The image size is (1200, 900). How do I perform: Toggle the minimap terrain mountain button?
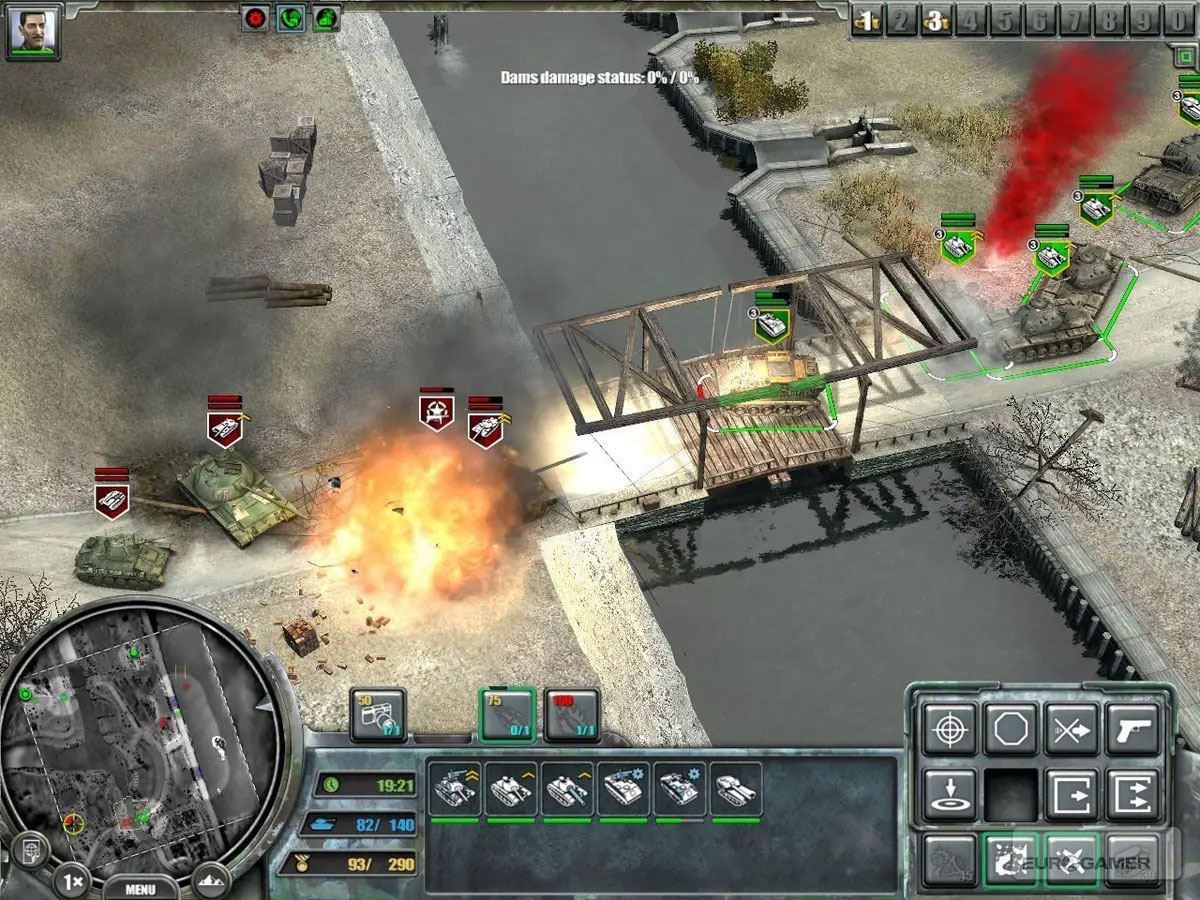[210, 882]
